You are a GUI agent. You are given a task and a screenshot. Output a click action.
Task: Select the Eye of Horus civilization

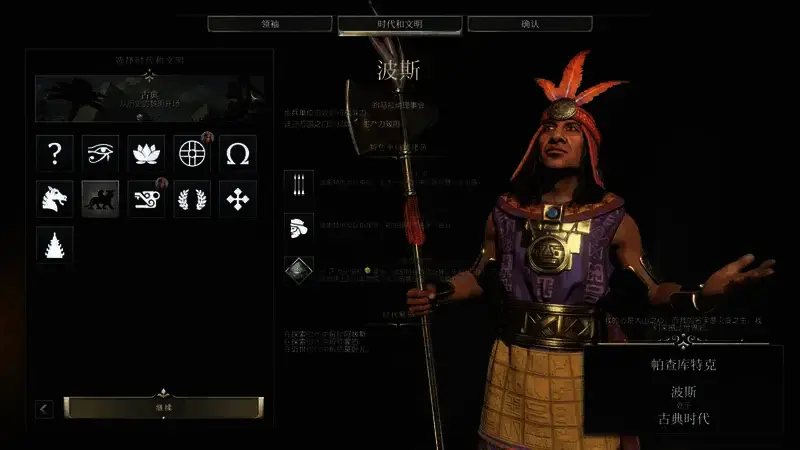tap(101, 153)
